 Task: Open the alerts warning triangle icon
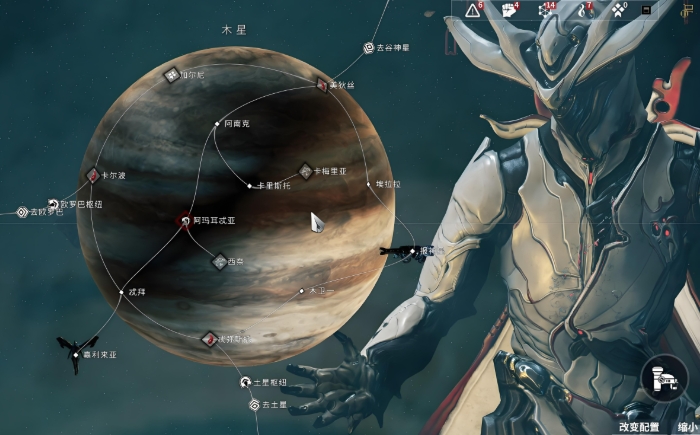click(472, 10)
